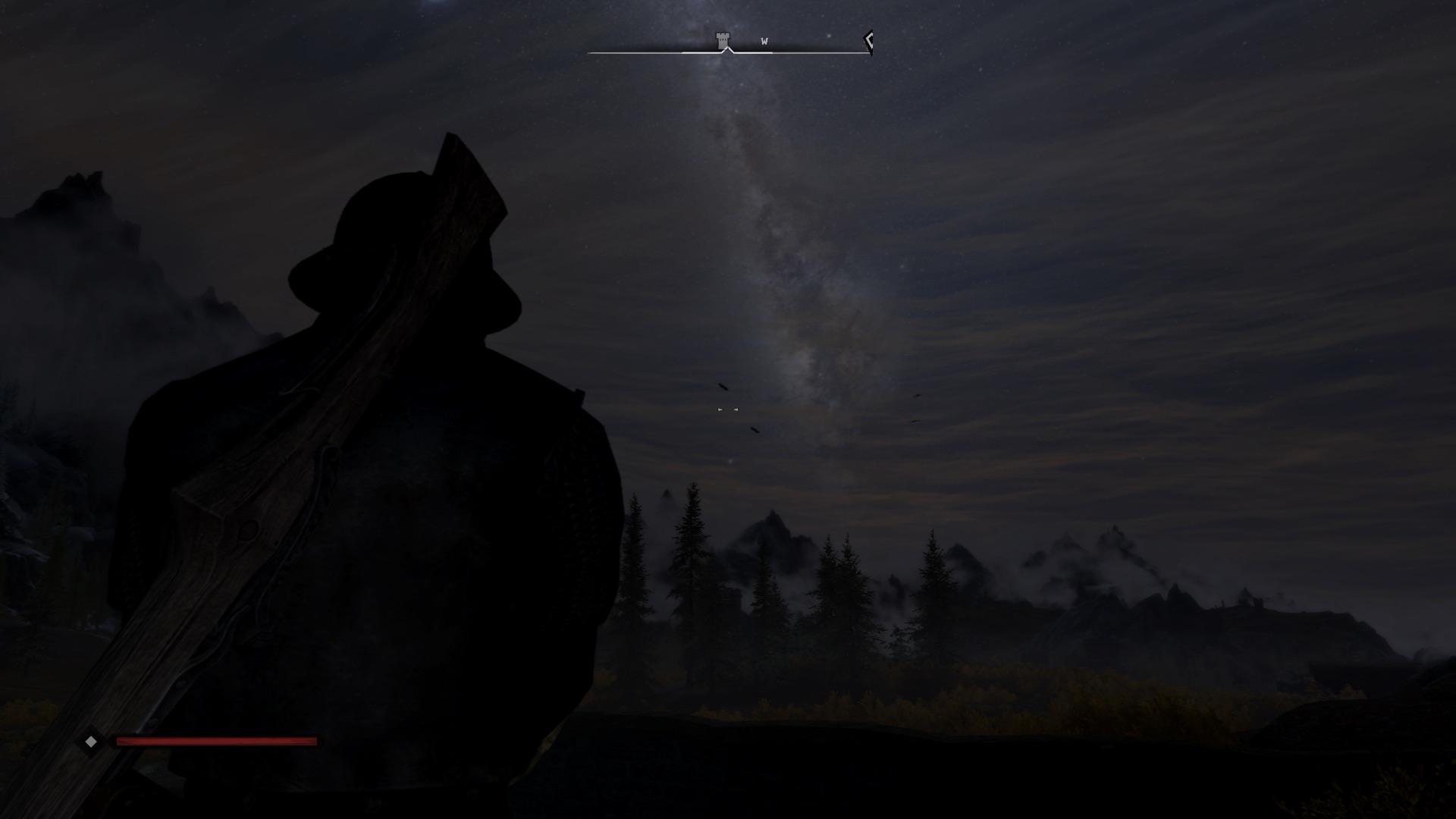Click the left bracket of the sneak eye reticle
This screenshot has width=1456, height=819.
point(720,409)
